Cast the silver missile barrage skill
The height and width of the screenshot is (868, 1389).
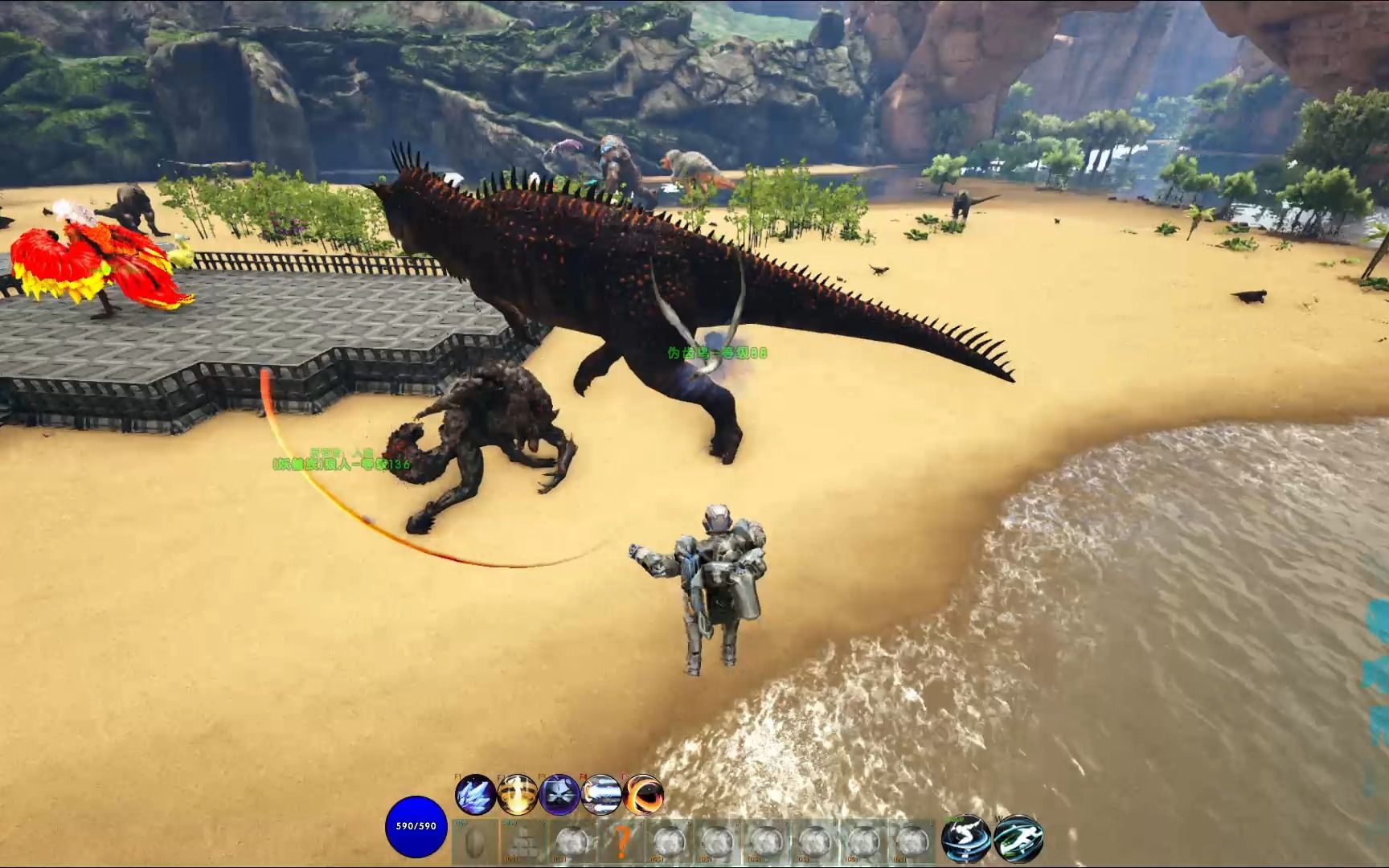tap(601, 794)
